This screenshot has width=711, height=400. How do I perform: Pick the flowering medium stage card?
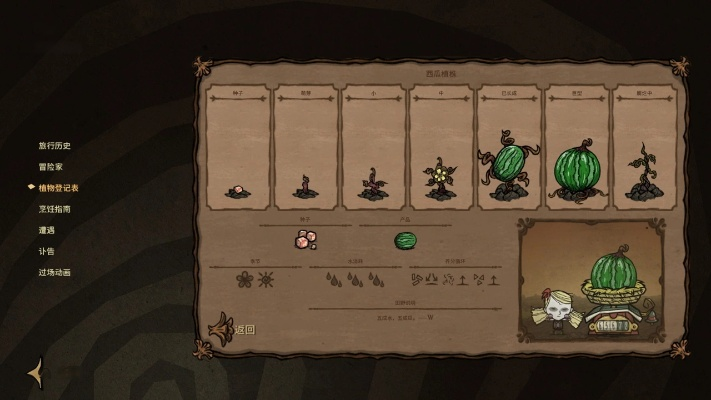point(441,147)
